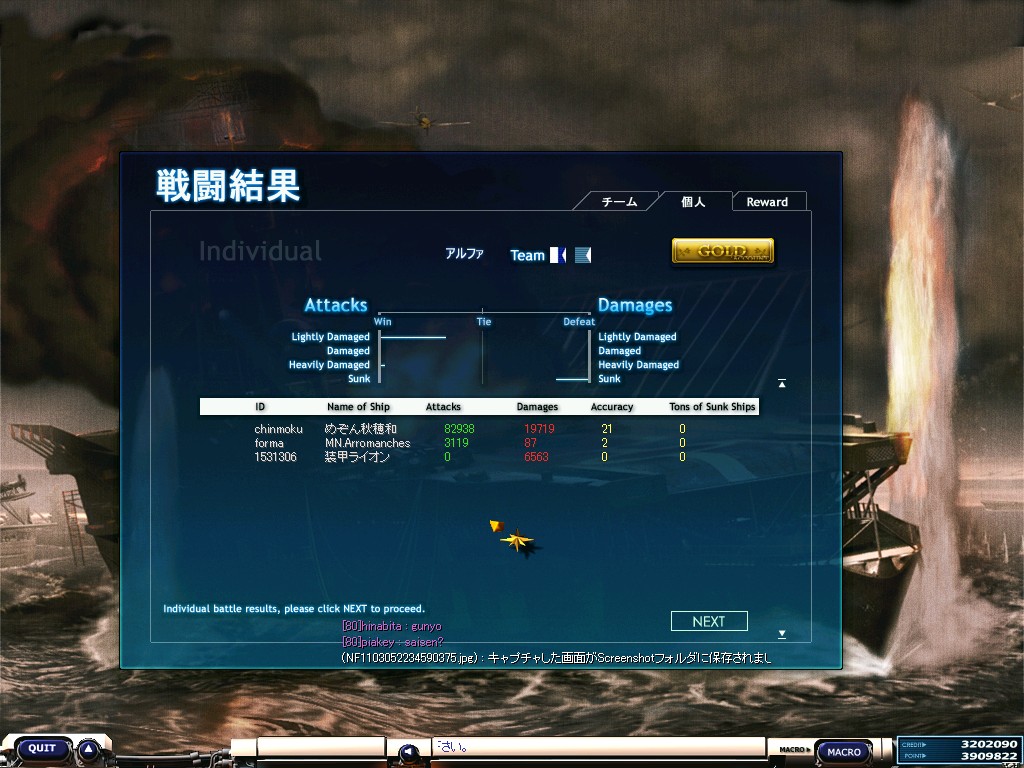Select player forma's result row
This screenshot has height=768, width=1024.
click(470, 443)
